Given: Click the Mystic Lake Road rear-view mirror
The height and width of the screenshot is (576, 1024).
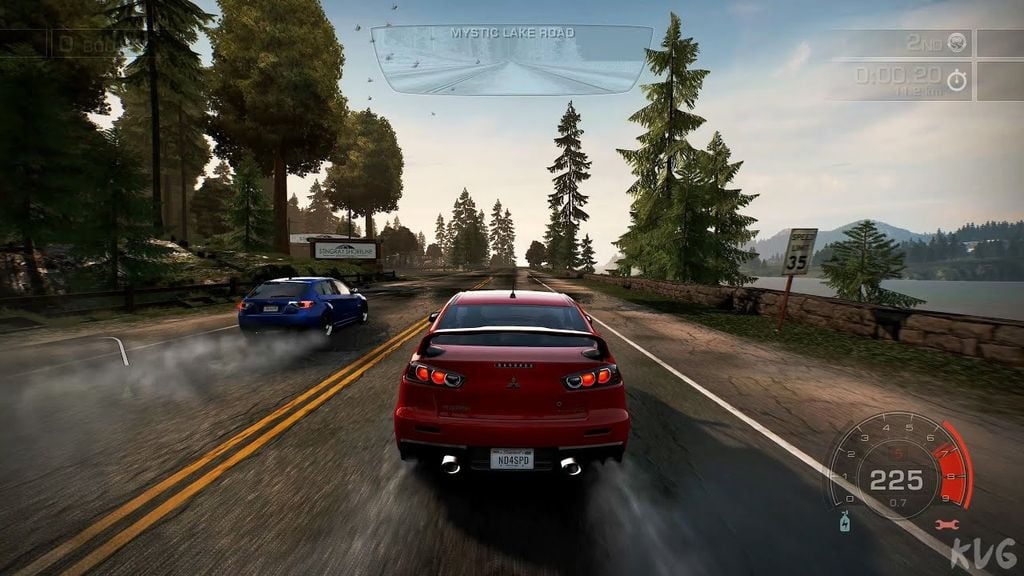Looking at the screenshot, I should pos(511,62).
